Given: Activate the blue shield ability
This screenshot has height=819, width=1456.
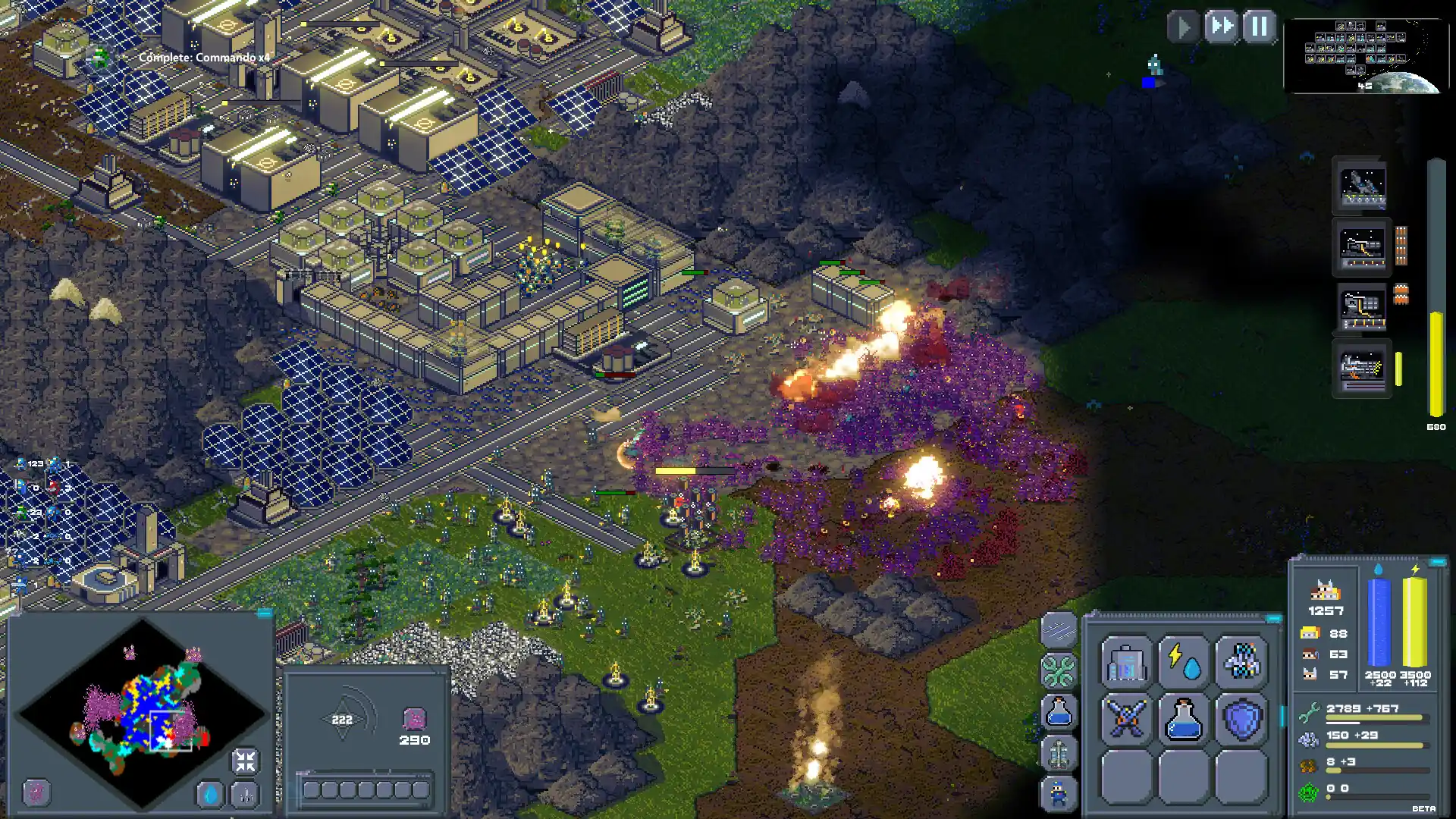Looking at the screenshot, I should 1244,719.
